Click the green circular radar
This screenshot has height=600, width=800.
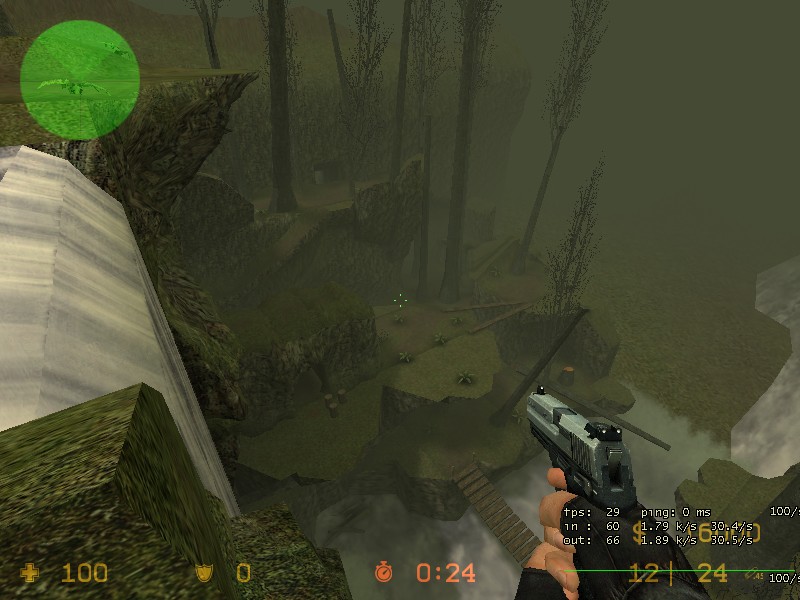[x=79, y=79]
